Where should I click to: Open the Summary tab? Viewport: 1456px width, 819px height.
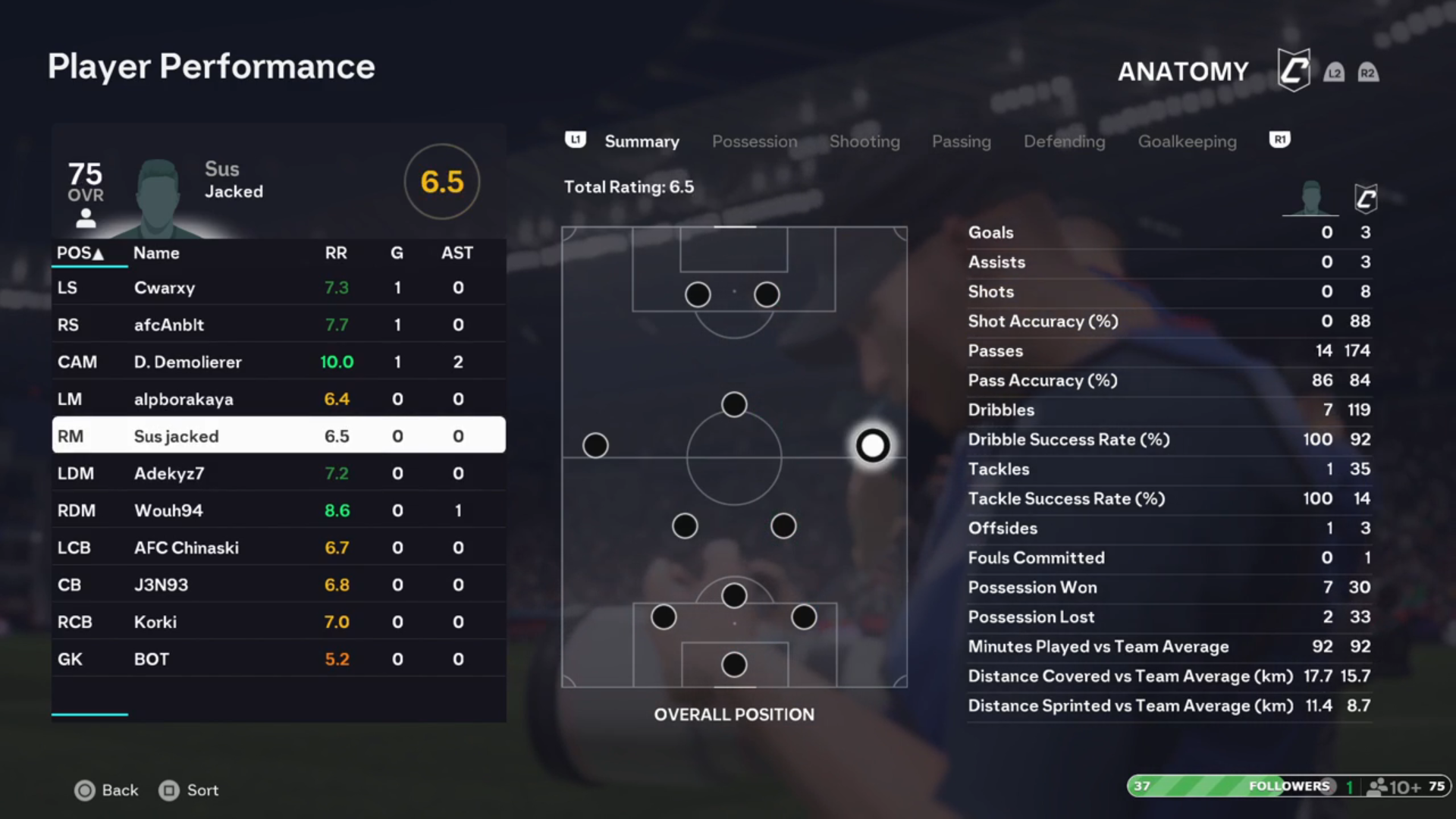(x=642, y=142)
